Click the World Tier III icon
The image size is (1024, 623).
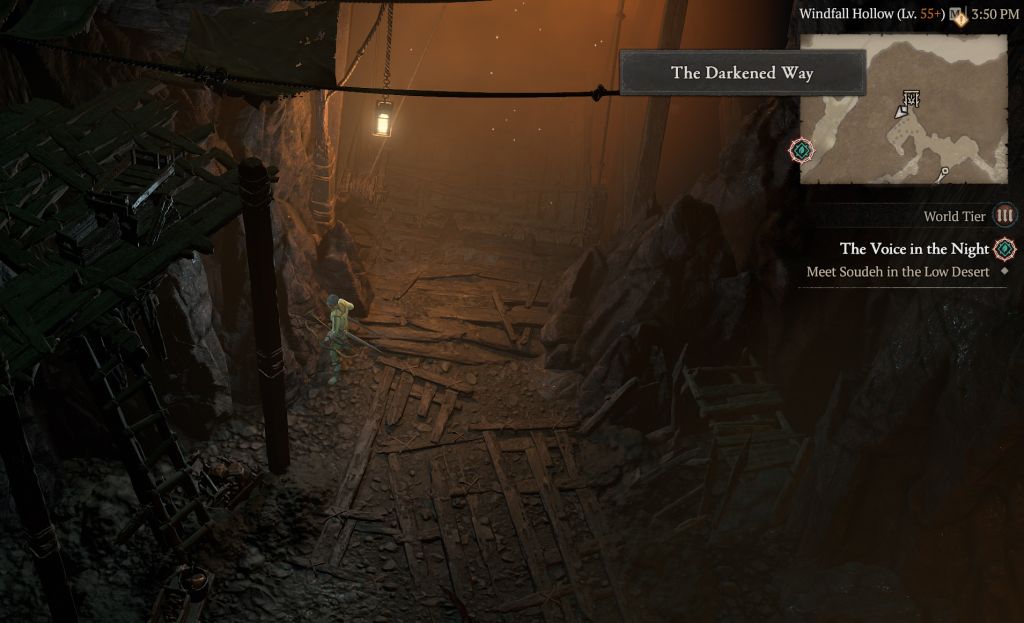pos(1005,216)
